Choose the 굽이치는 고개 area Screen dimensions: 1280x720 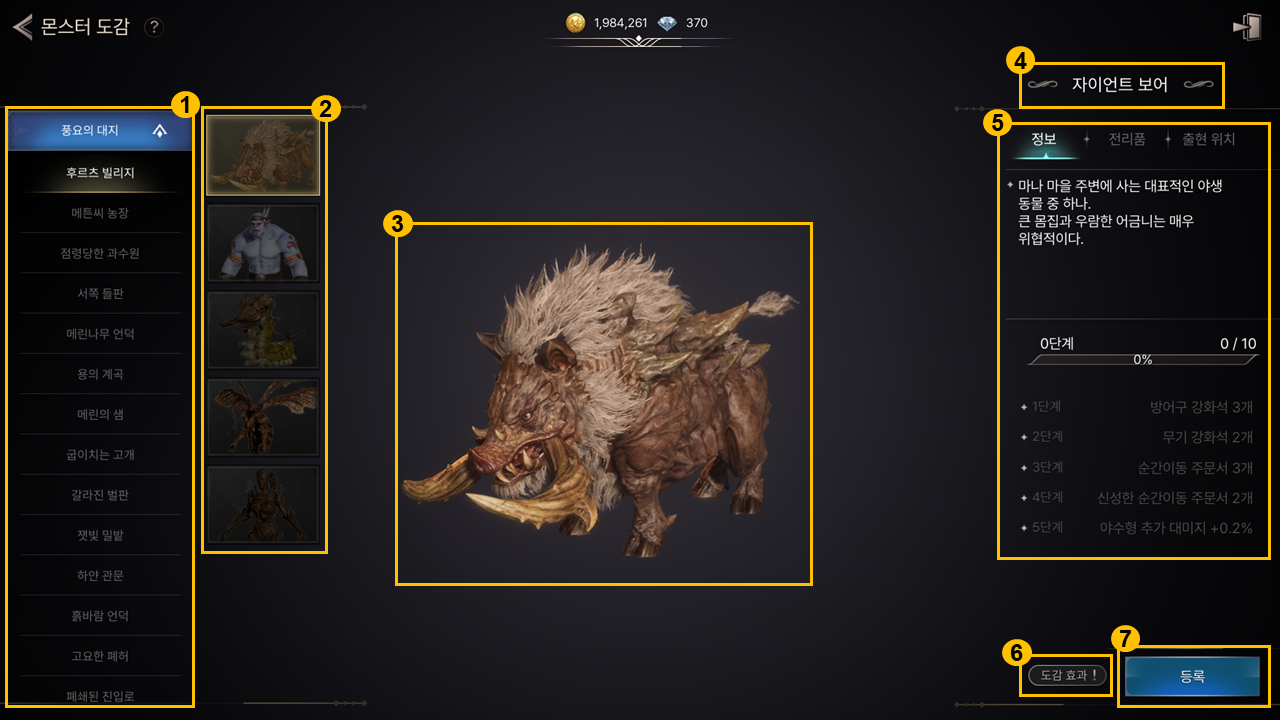point(100,455)
